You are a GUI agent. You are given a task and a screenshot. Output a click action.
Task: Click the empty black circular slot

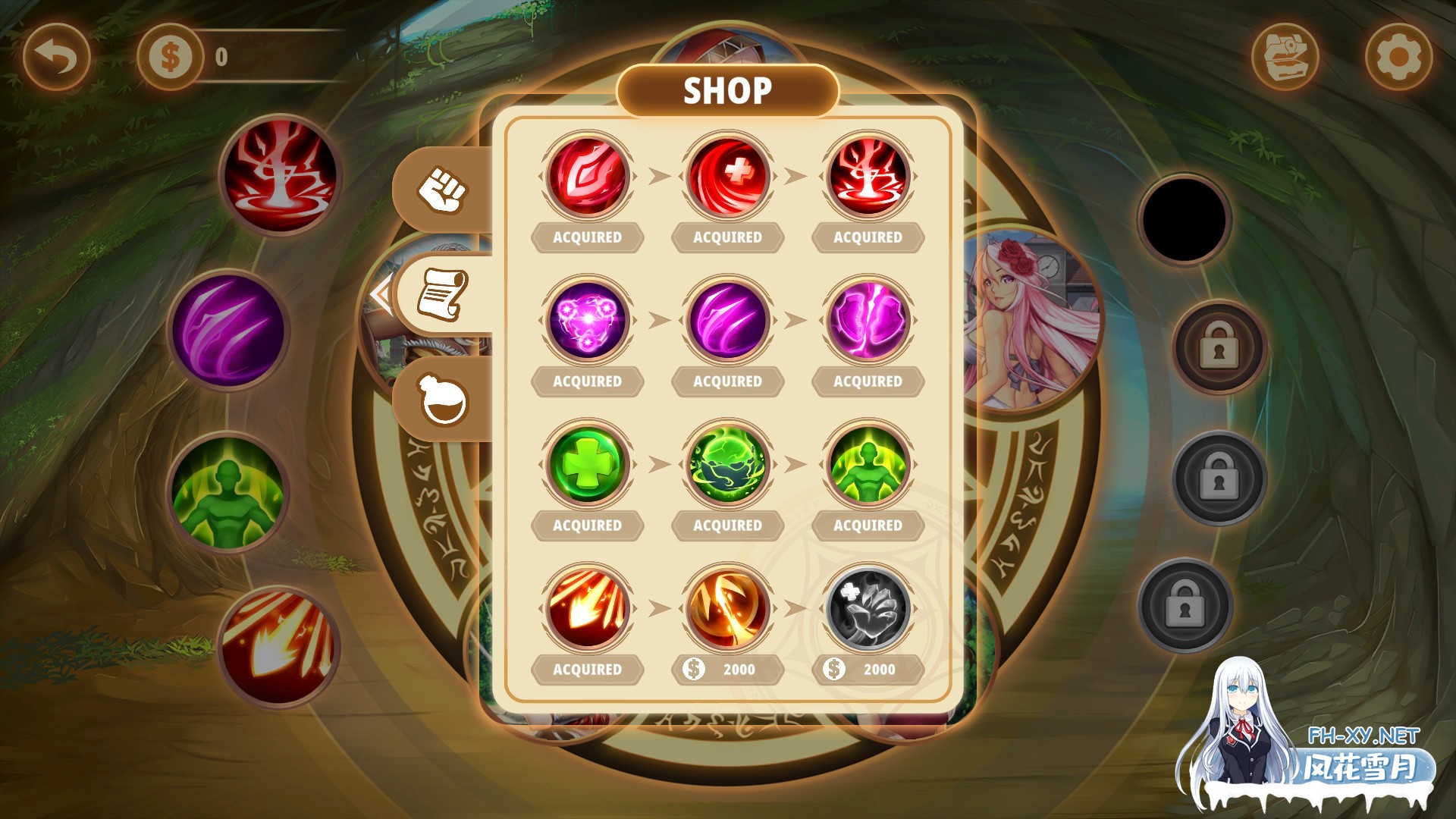coord(1184,219)
